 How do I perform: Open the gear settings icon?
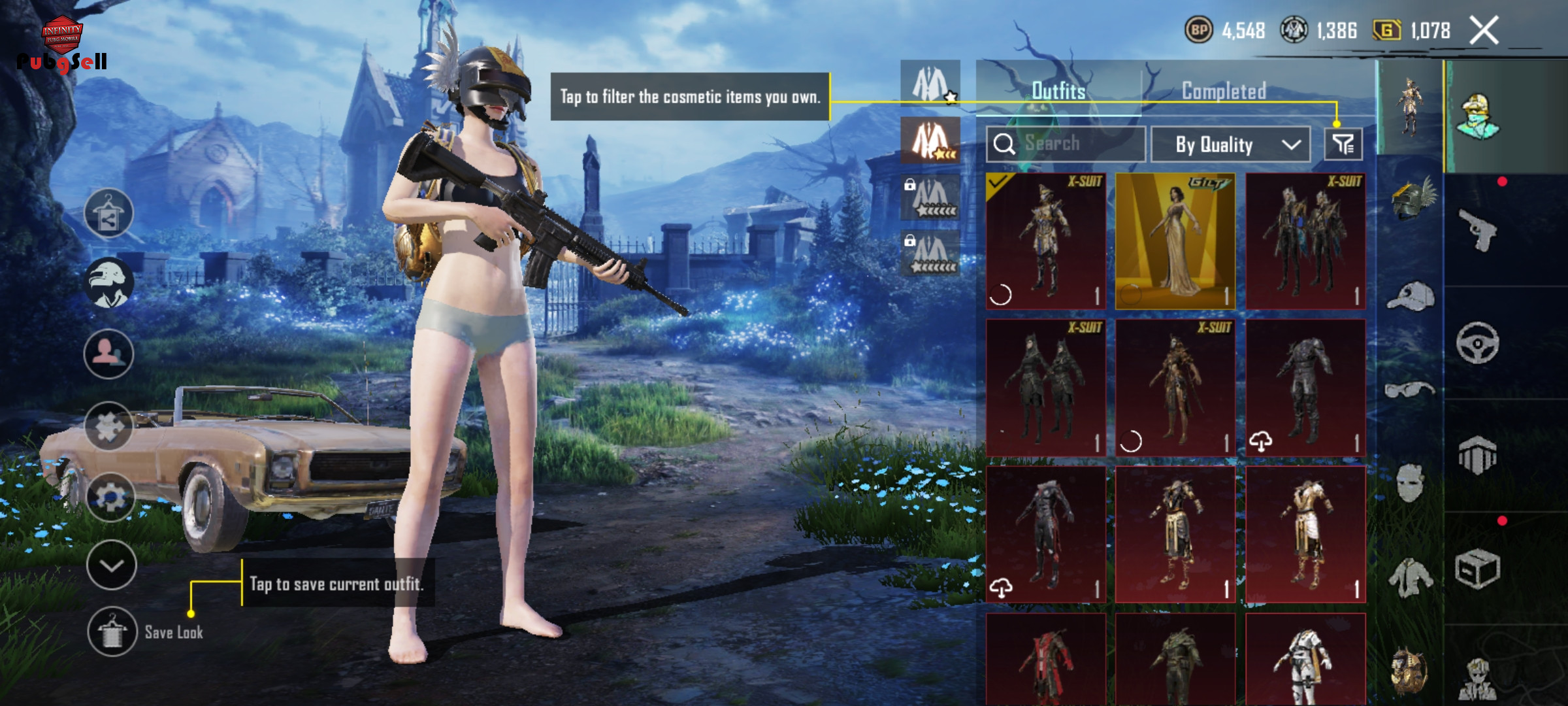(110, 497)
